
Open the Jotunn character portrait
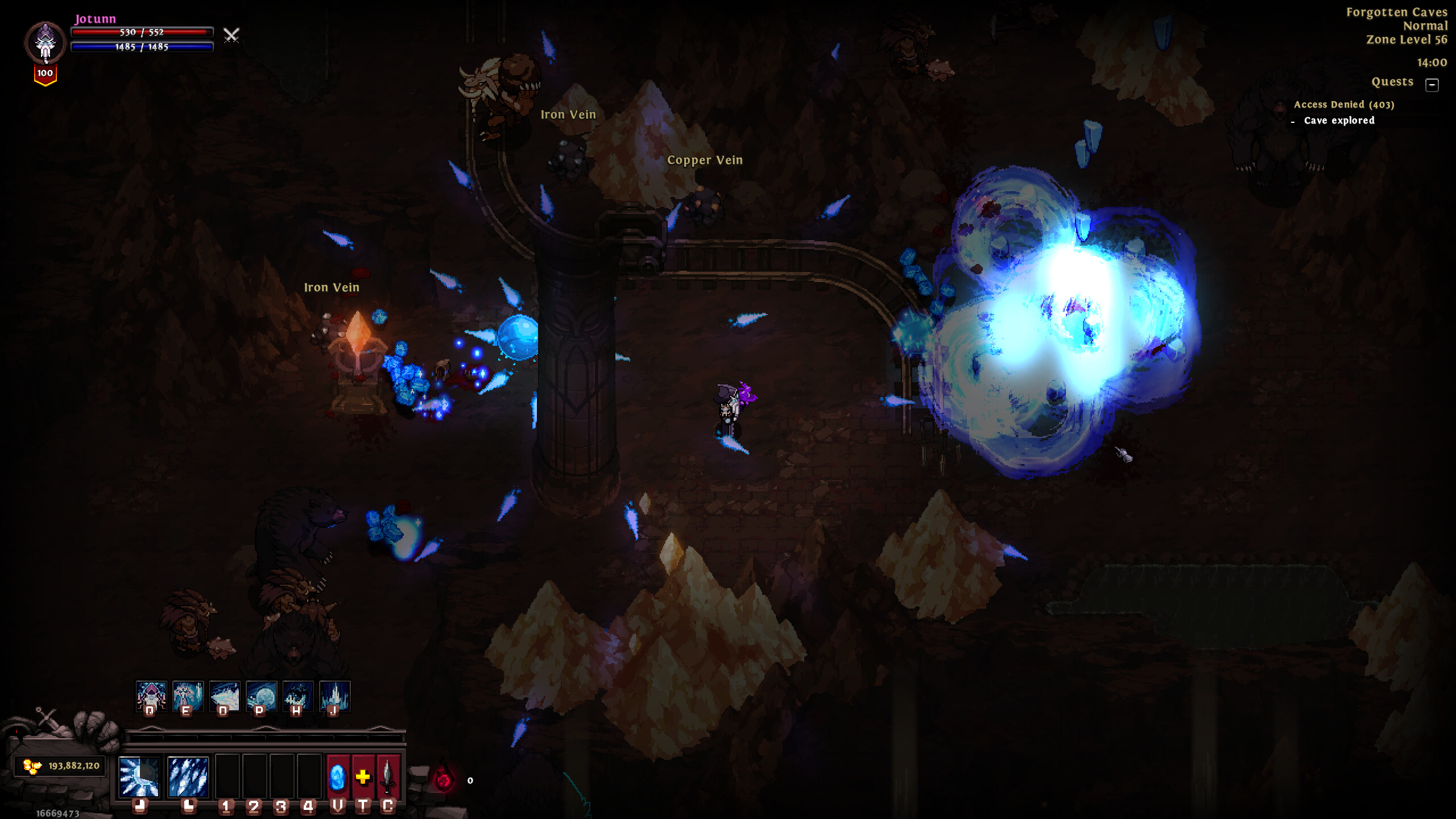(44, 43)
